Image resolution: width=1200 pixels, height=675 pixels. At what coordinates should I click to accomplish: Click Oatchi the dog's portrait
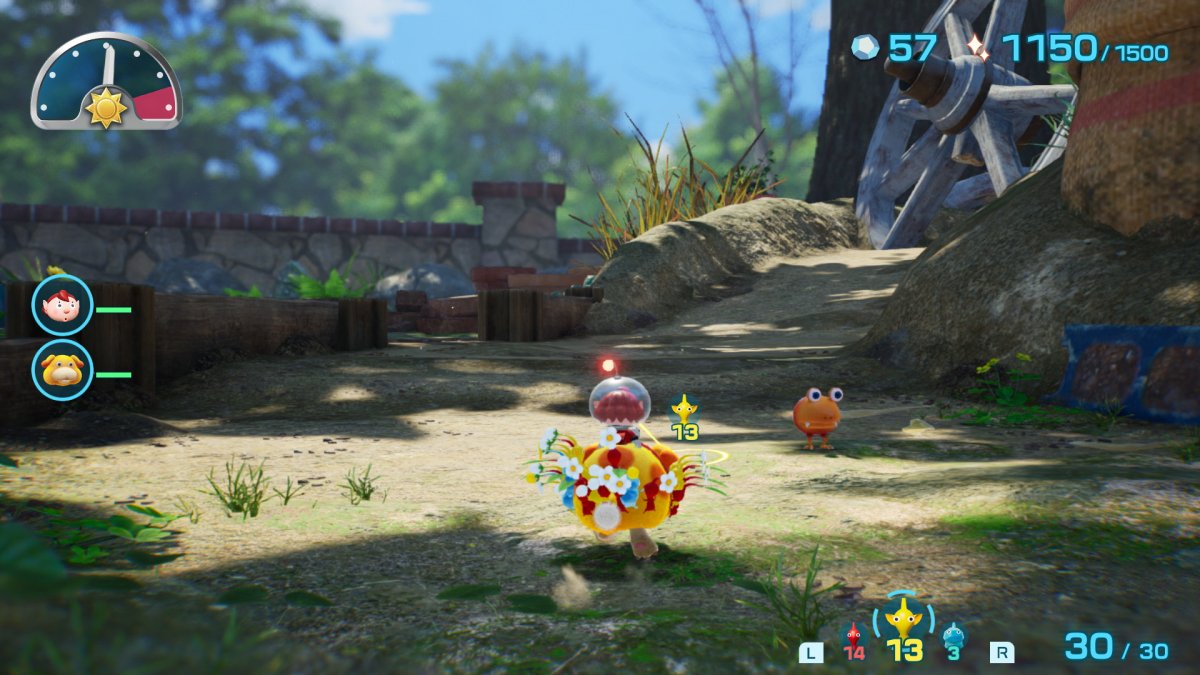tap(63, 370)
